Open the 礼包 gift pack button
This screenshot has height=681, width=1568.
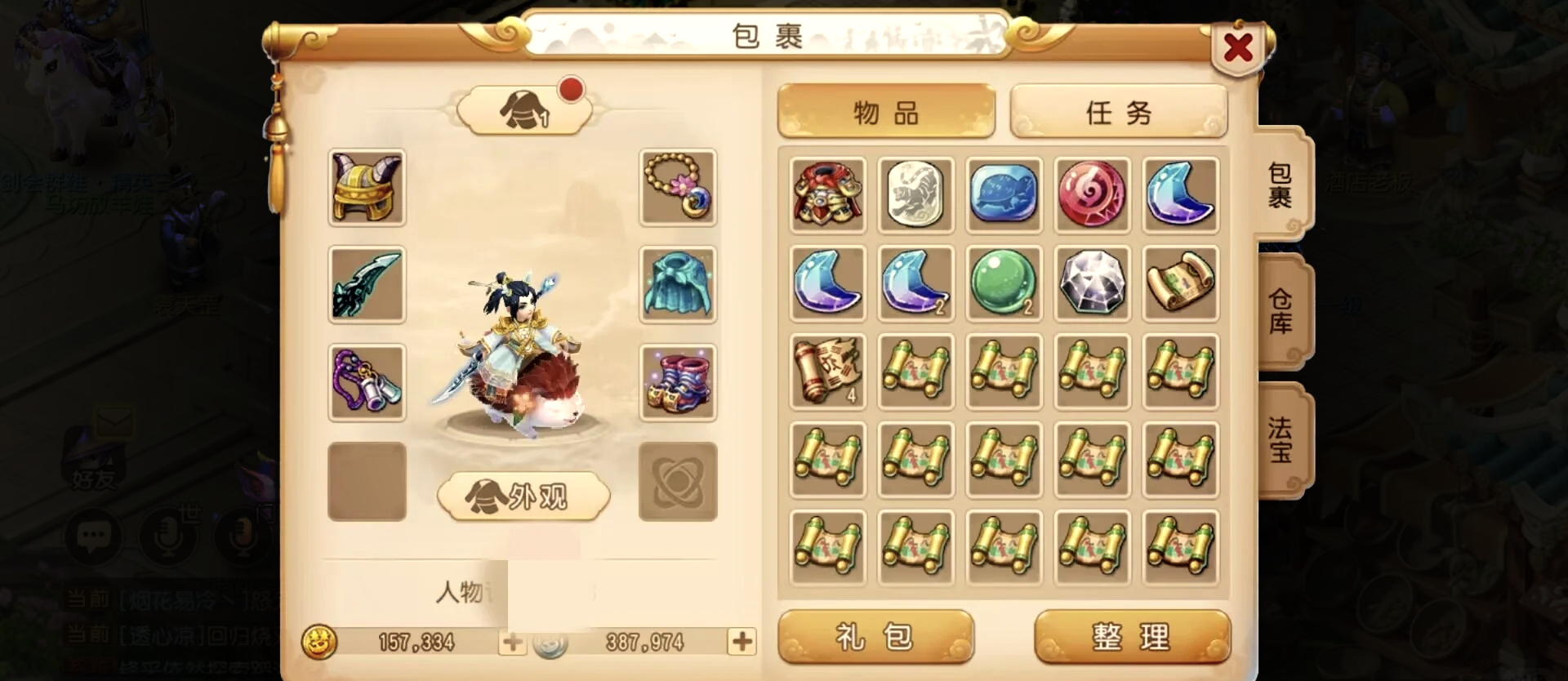(875, 637)
